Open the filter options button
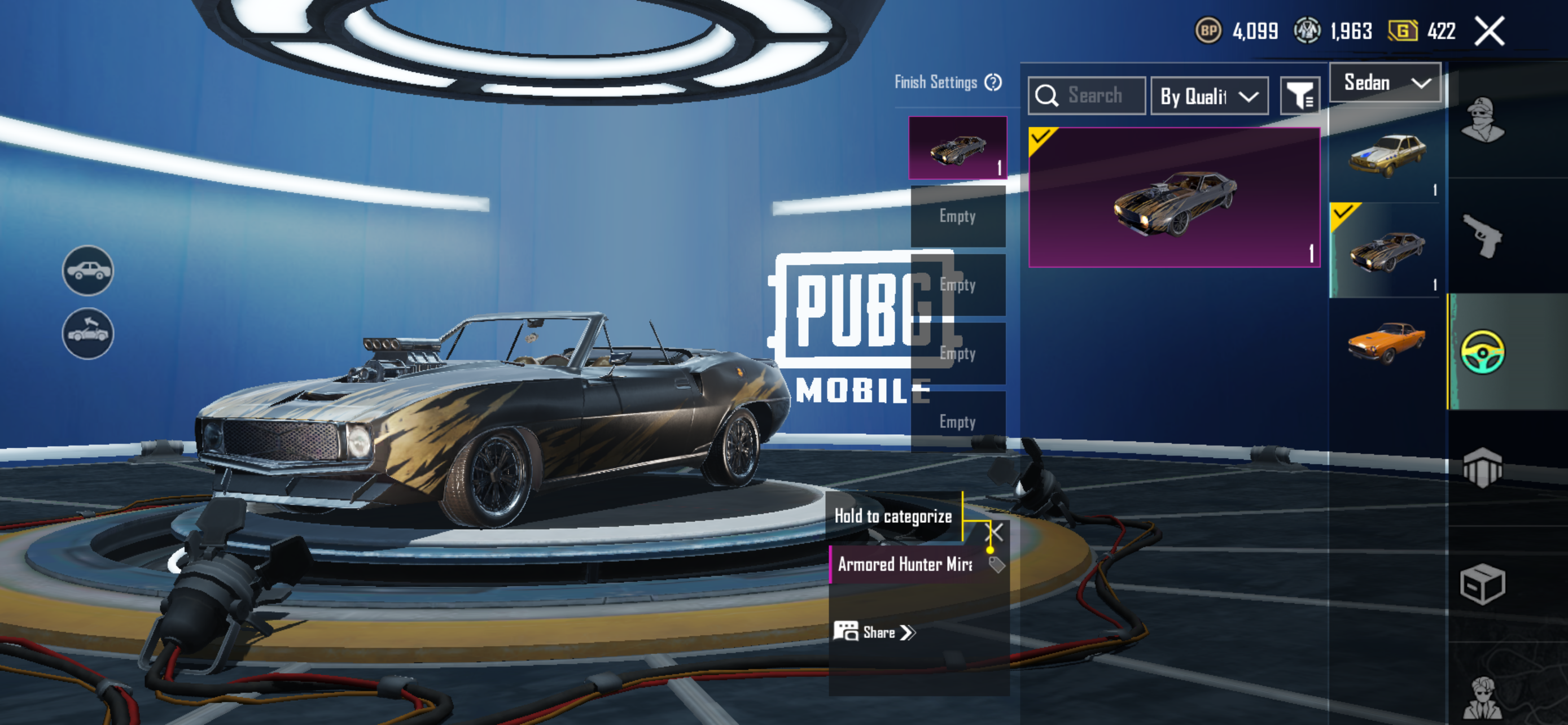The width and height of the screenshot is (1568, 725). (1299, 95)
